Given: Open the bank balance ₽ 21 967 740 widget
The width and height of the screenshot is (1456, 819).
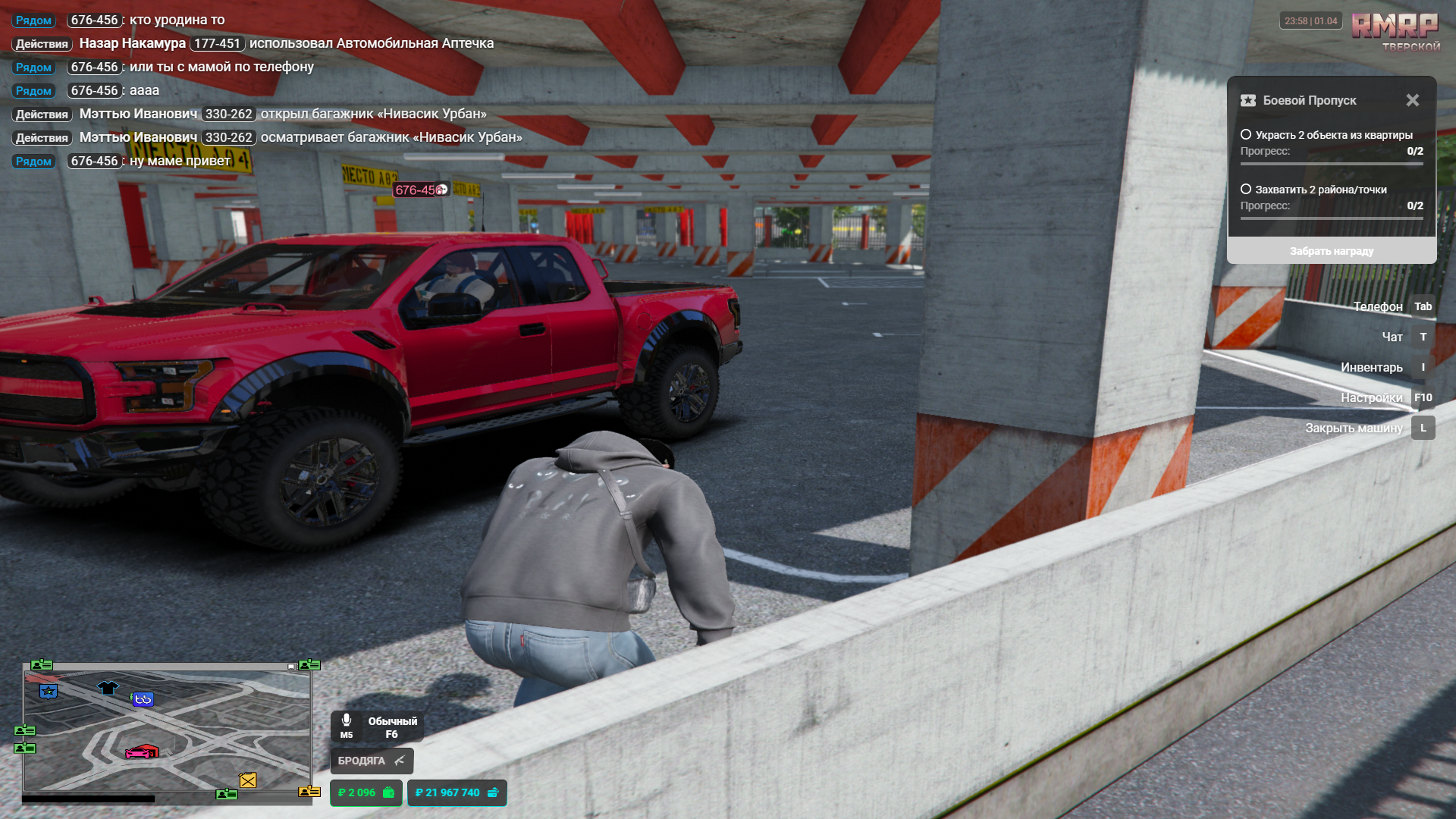Looking at the screenshot, I should click(457, 792).
